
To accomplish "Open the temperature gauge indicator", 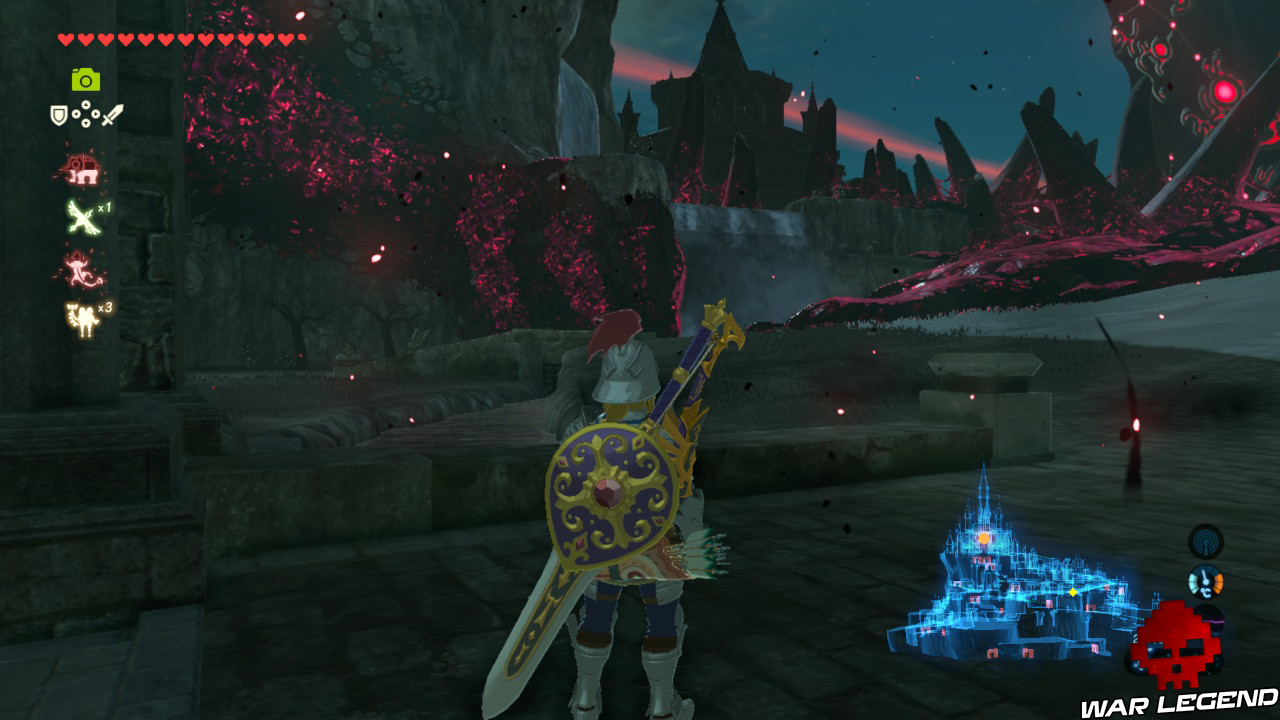I will pyautogui.click(x=1206, y=581).
